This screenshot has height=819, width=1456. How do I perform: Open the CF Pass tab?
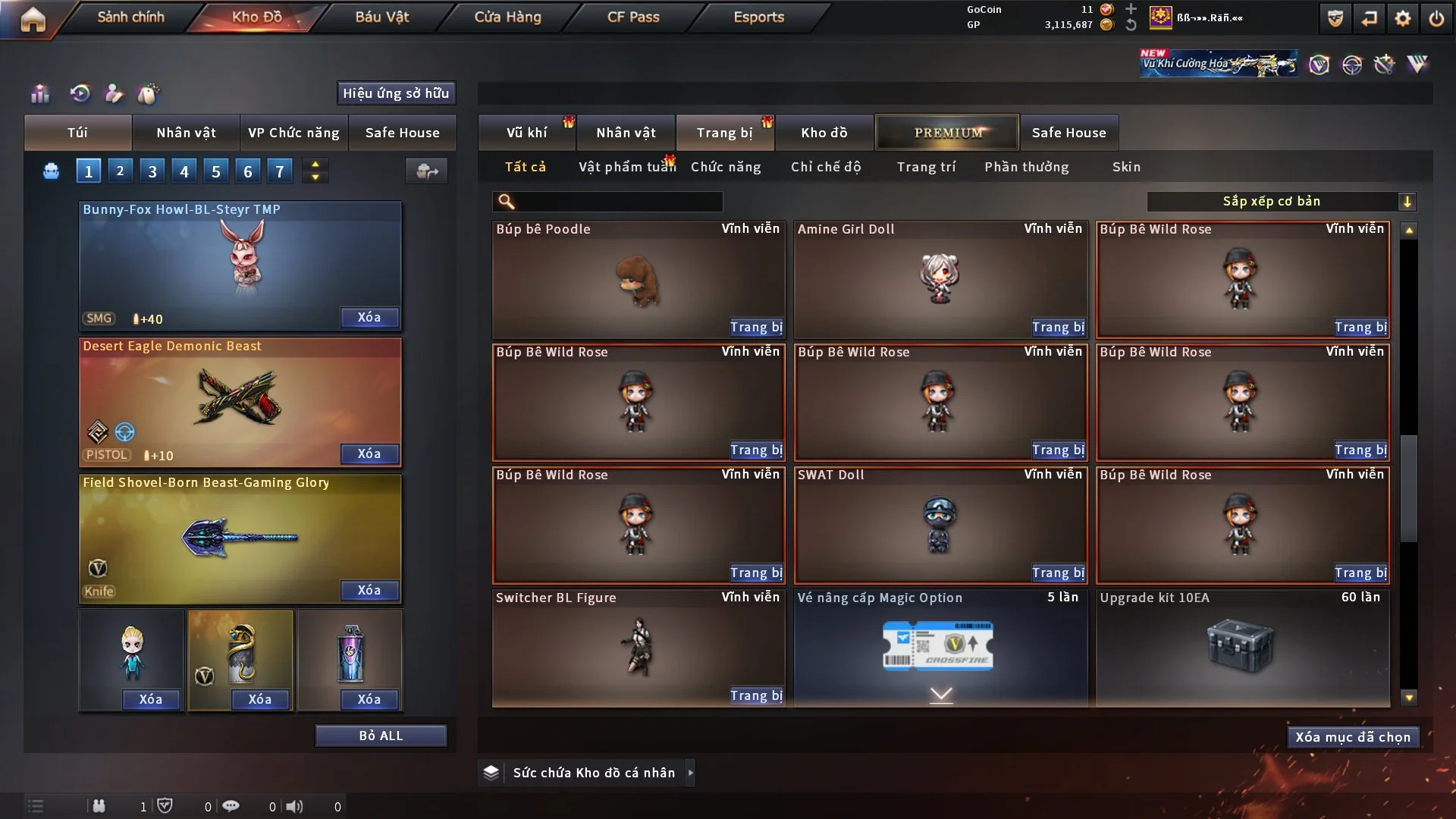633,17
